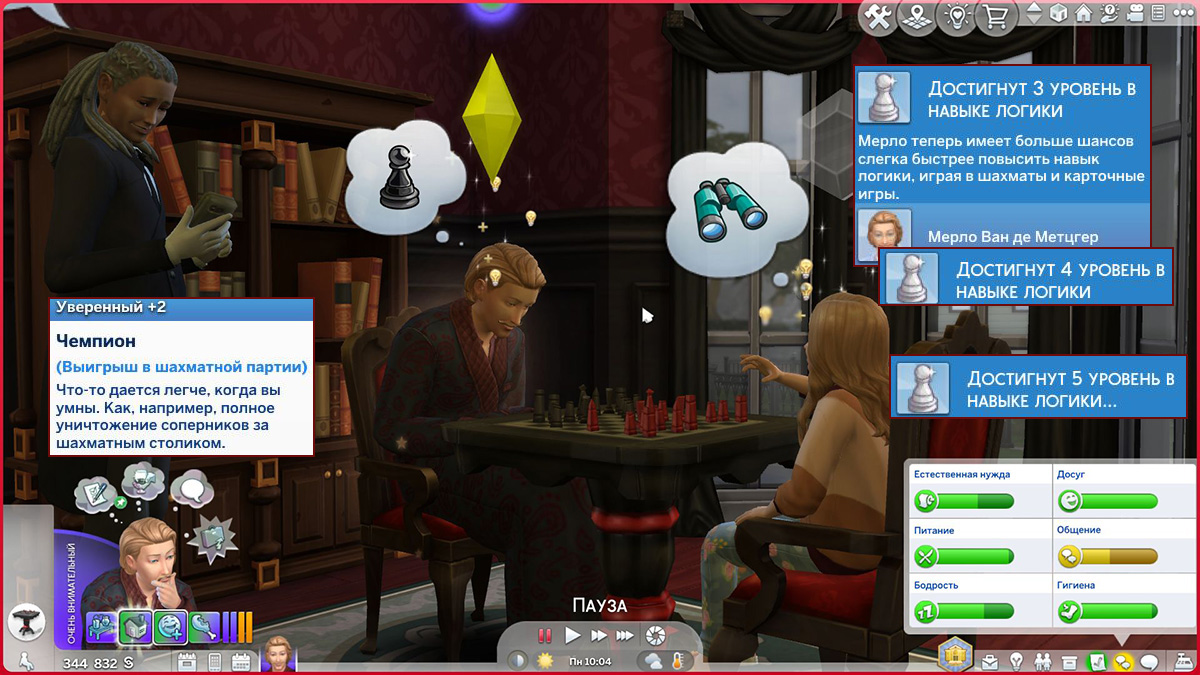Open camera controls via the video camera icon
This screenshot has height=675, width=1200.
[1136, 14]
